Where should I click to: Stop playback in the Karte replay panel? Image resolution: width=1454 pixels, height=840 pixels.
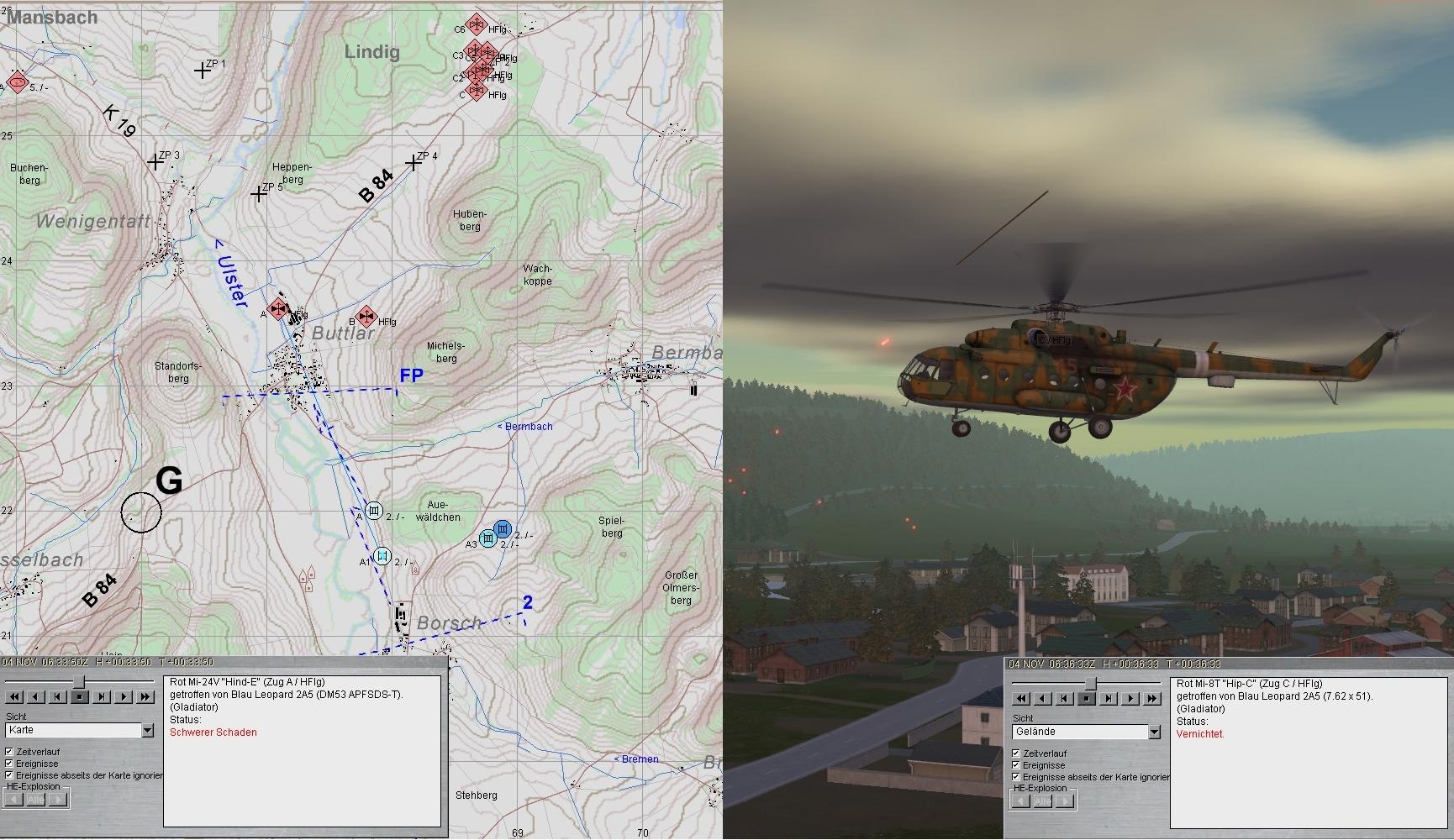[x=80, y=697]
